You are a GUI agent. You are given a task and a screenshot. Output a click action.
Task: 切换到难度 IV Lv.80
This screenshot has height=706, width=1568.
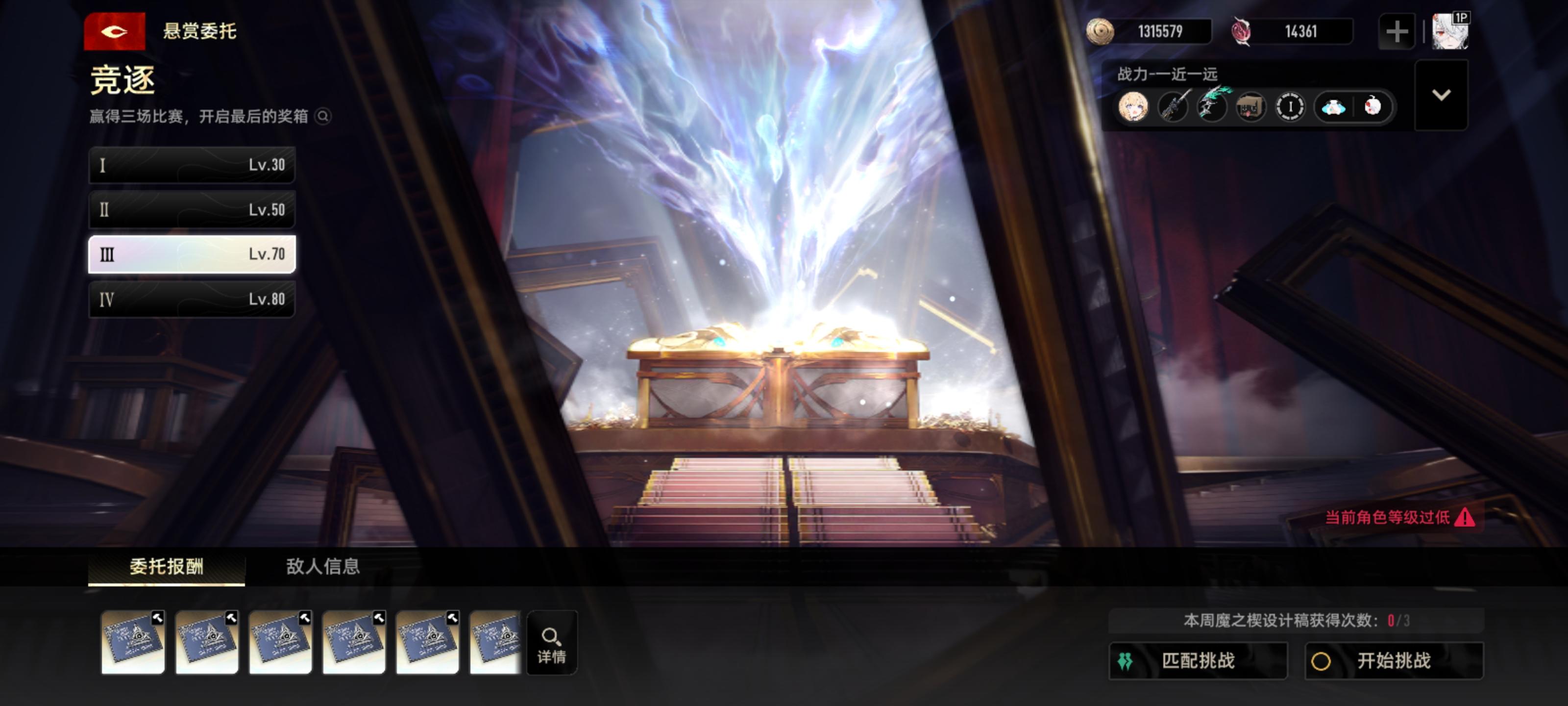point(192,299)
